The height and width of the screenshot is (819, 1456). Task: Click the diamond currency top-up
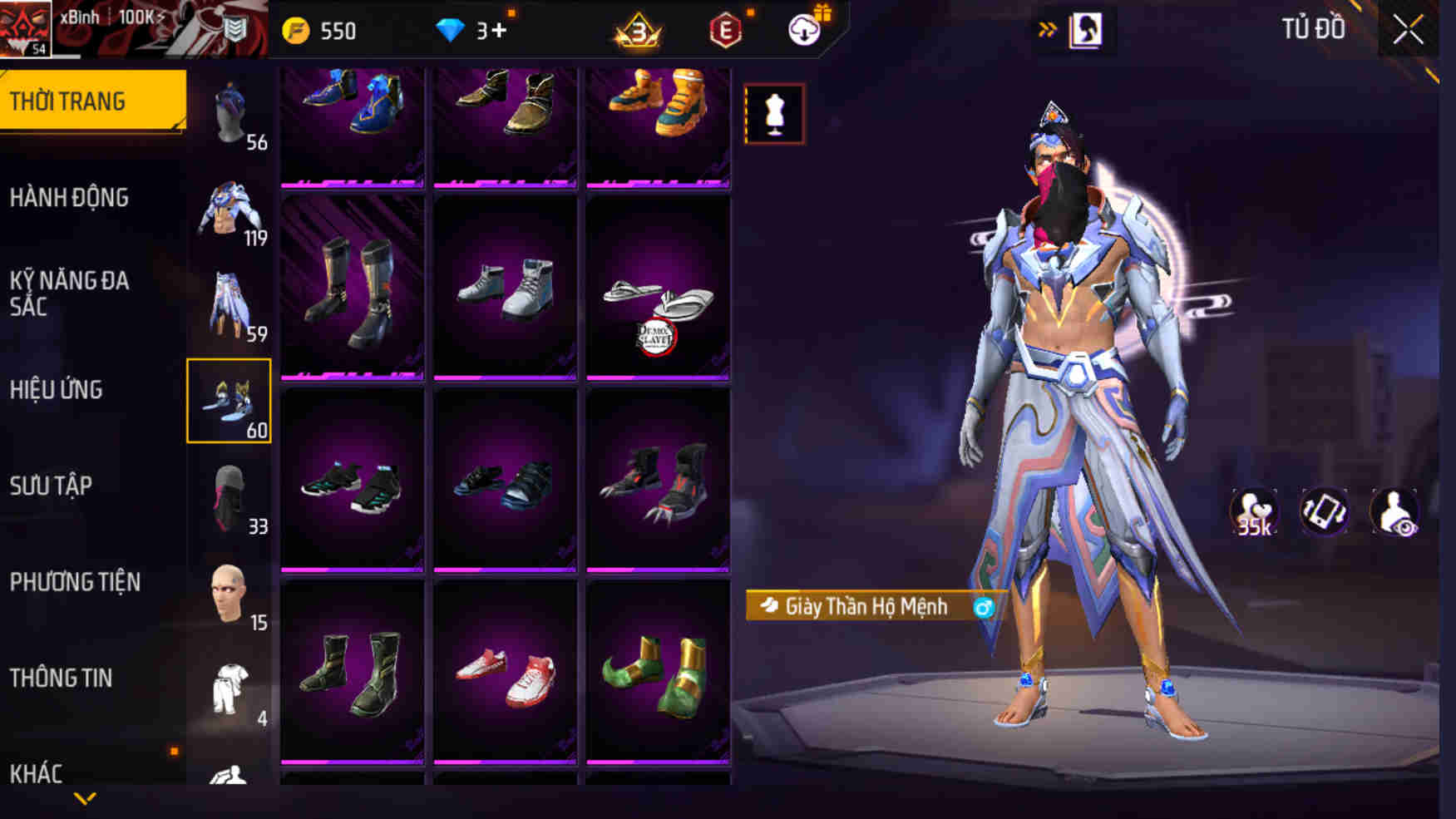[x=472, y=31]
